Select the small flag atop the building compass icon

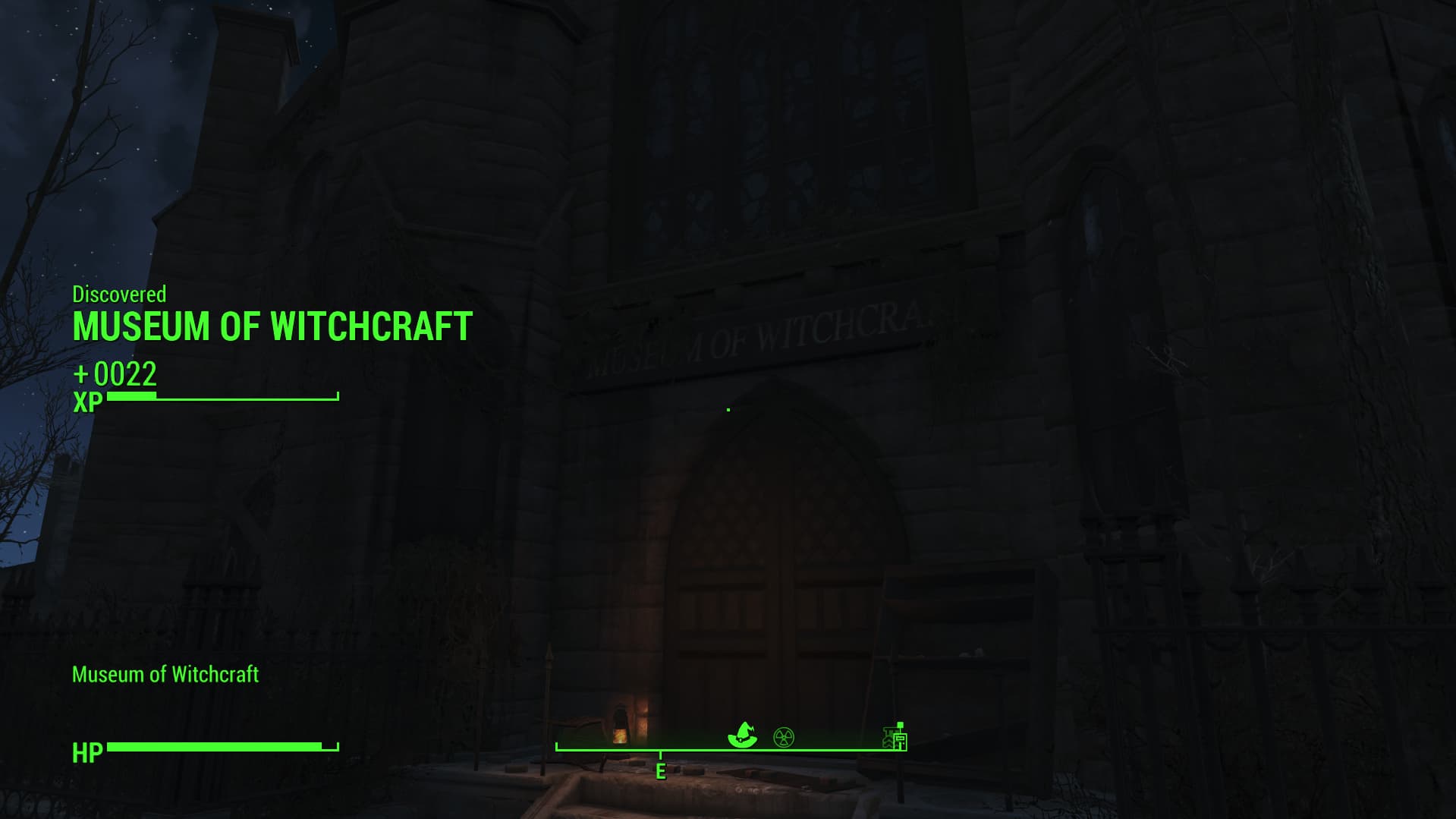(x=900, y=726)
